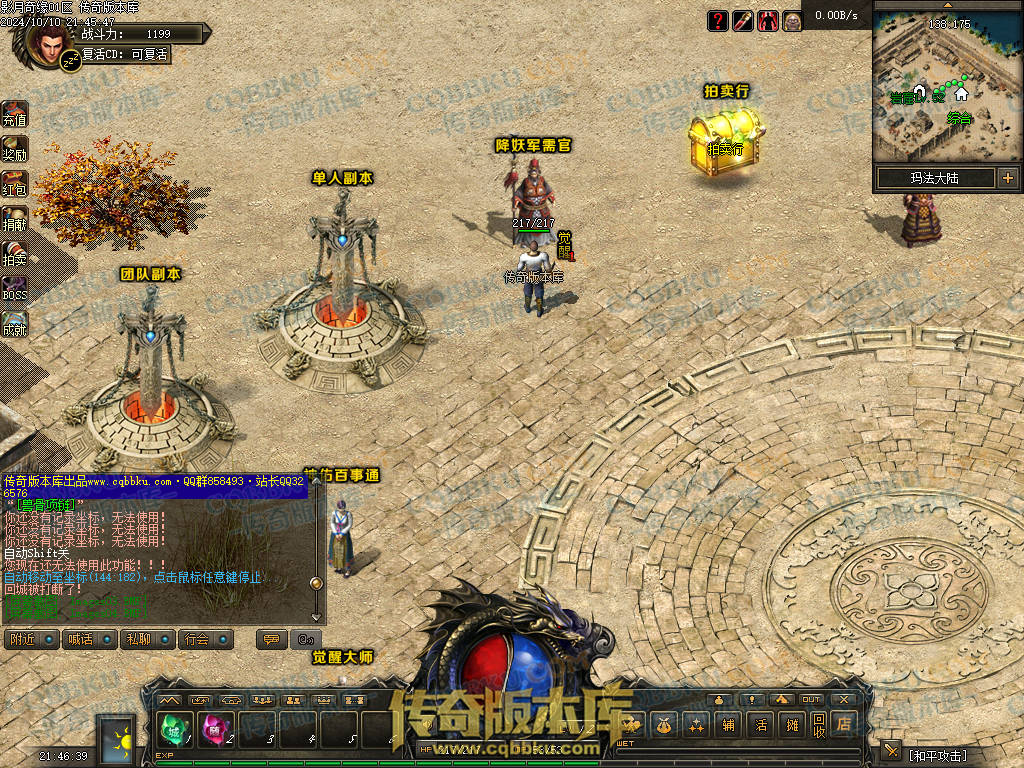This screenshot has height=768, width=1024.
Task: Click the minimap
Action: point(946,90)
